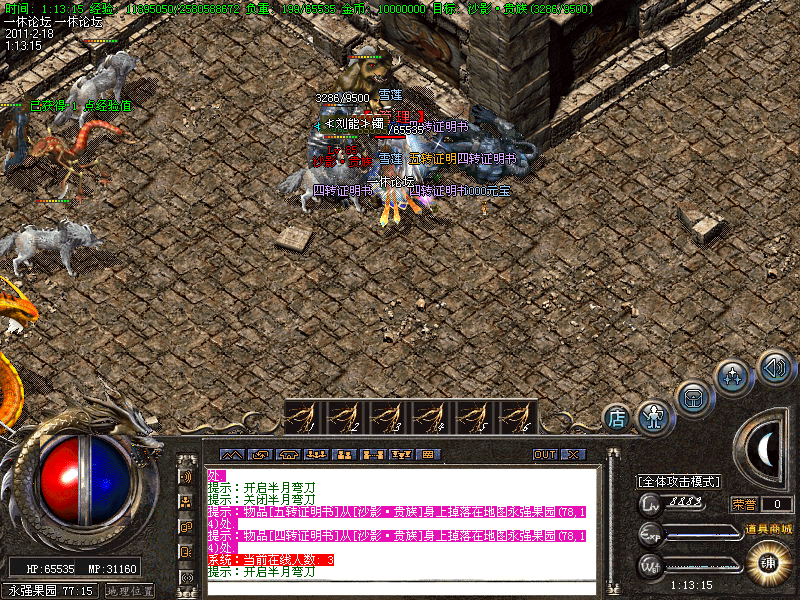Screen dimensions: 800x600
Task: Click the chat log vertical scrollbar
Action: (611, 520)
